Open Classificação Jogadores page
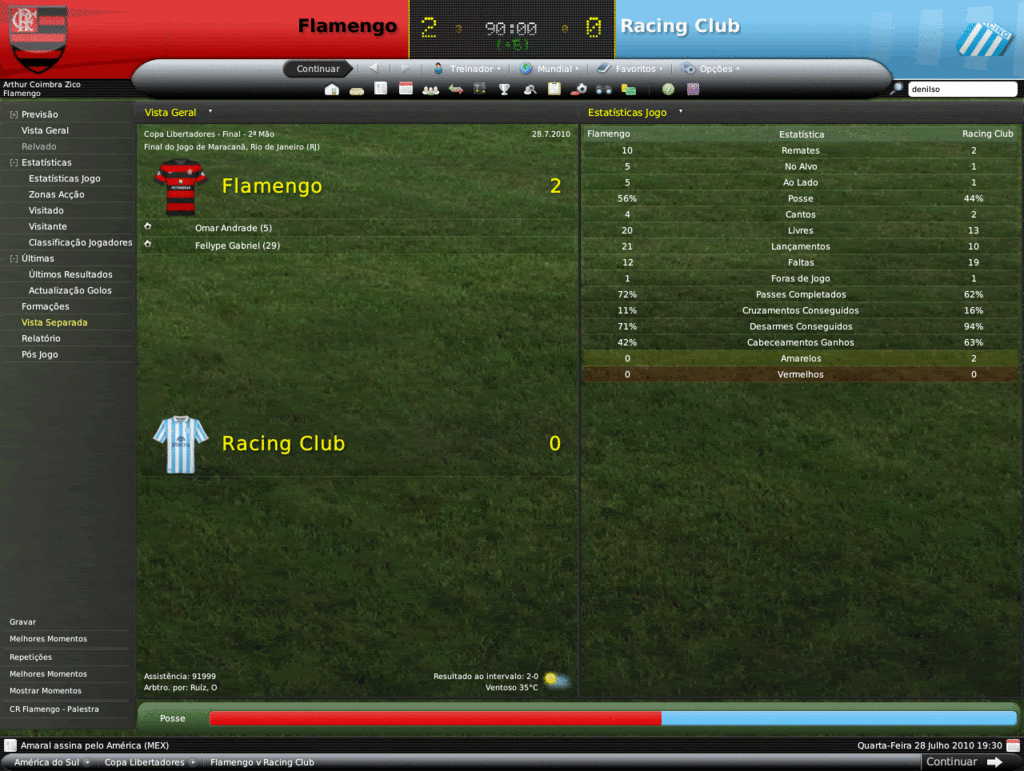This screenshot has height=771, width=1024. [x=80, y=243]
